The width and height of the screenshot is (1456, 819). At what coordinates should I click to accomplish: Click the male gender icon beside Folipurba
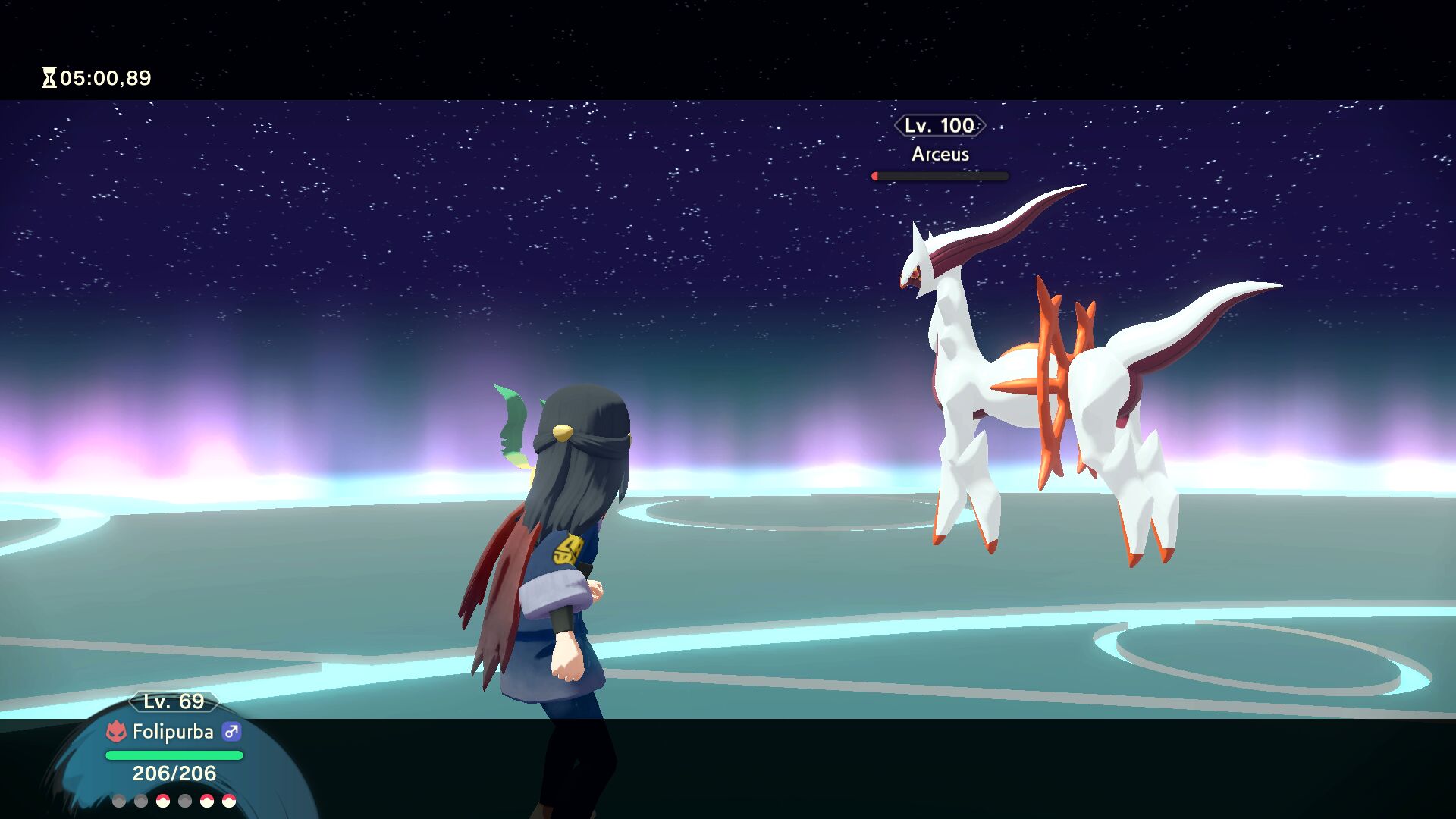pos(231,732)
